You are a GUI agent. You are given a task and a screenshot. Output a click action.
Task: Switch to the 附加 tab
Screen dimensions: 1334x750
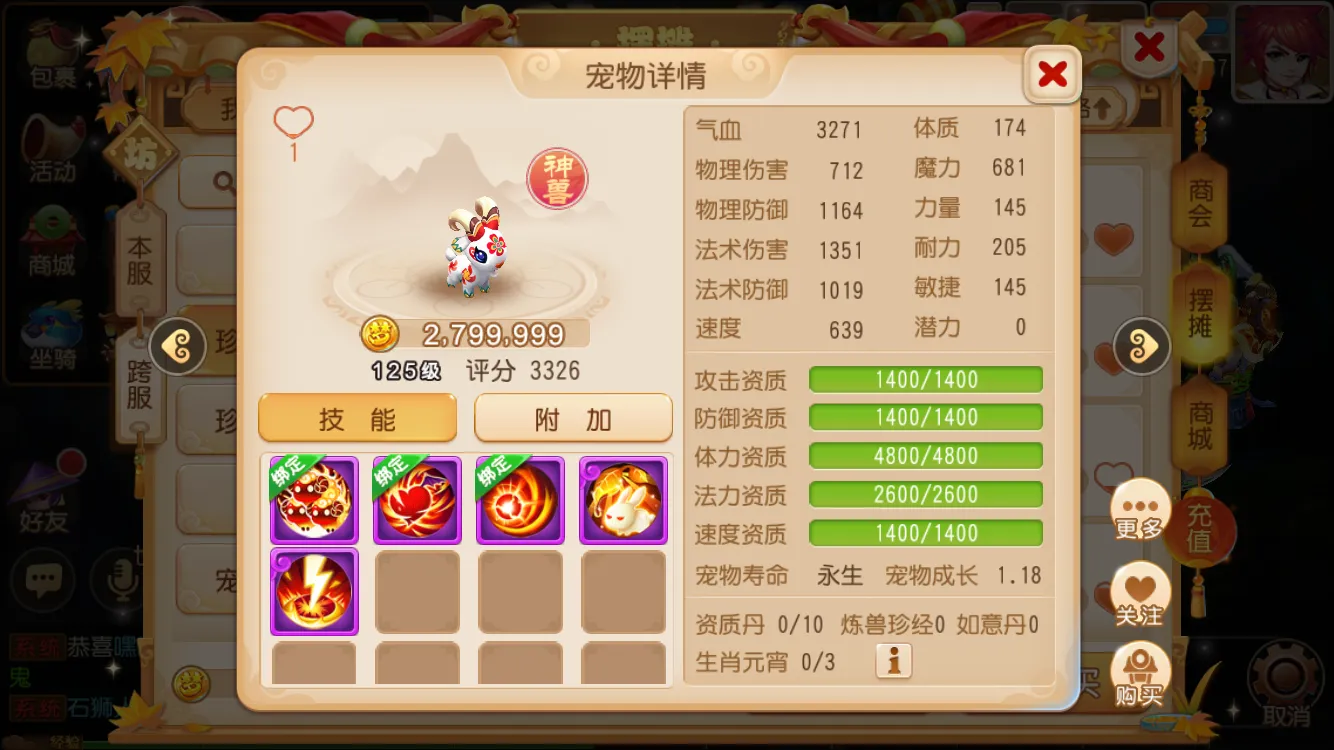pos(572,417)
